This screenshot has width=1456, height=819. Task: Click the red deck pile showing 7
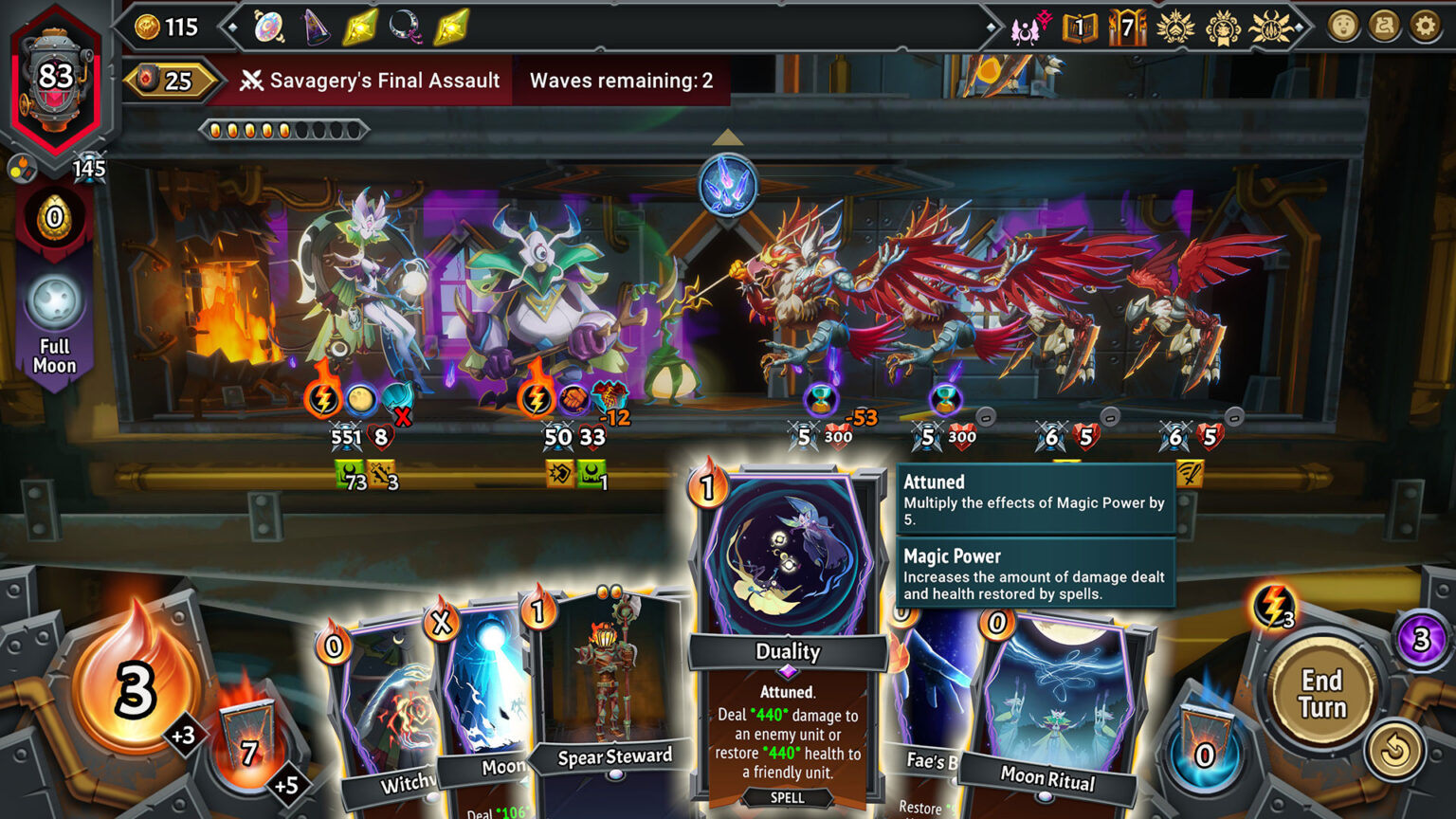246,752
